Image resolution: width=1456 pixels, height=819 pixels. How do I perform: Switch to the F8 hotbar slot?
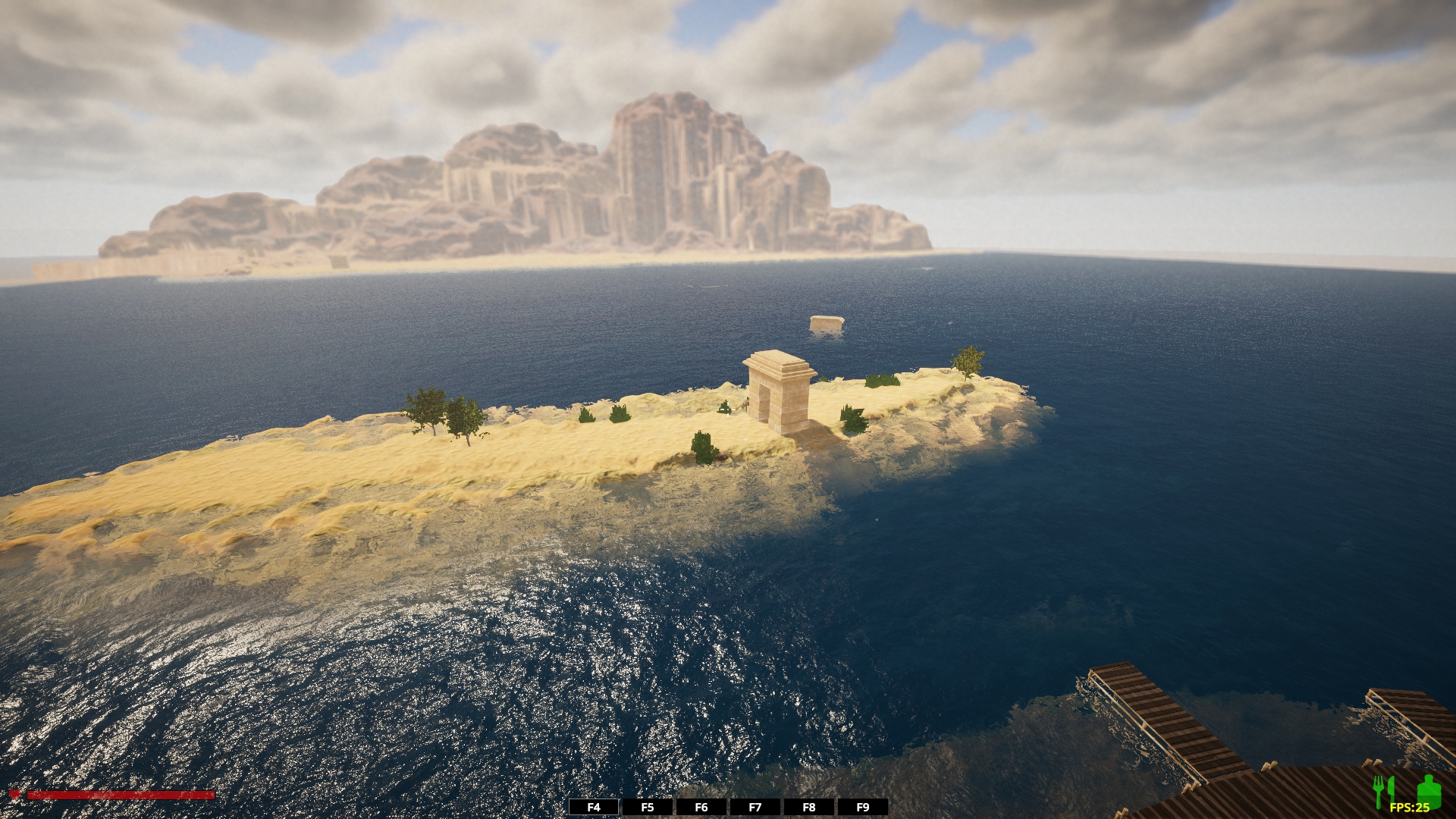point(809,808)
